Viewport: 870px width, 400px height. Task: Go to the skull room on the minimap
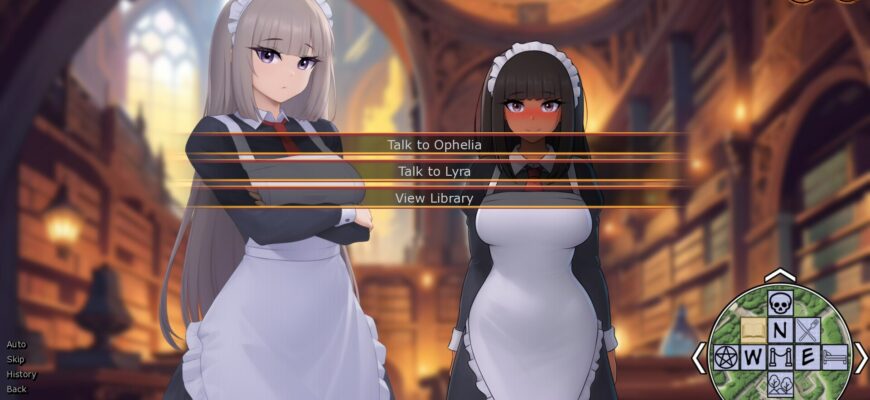tap(780, 304)
